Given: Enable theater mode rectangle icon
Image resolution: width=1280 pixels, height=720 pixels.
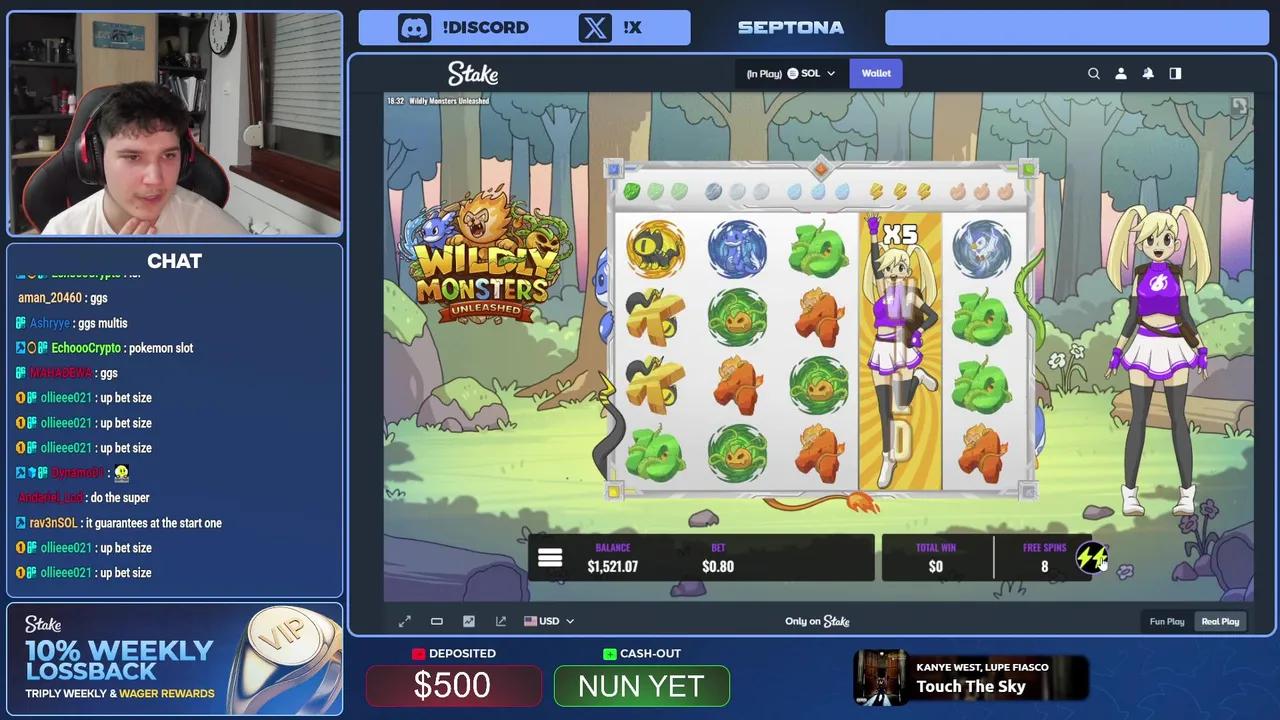Looking at the screenshot, I should 437,621.
